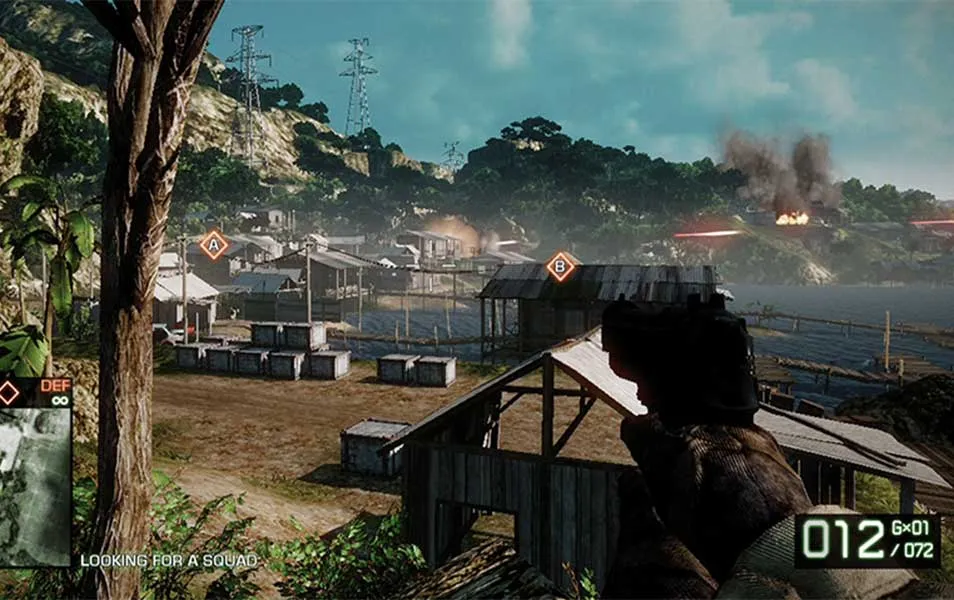
Task: Select the objective B diamond marker
Action: point(562,266)
